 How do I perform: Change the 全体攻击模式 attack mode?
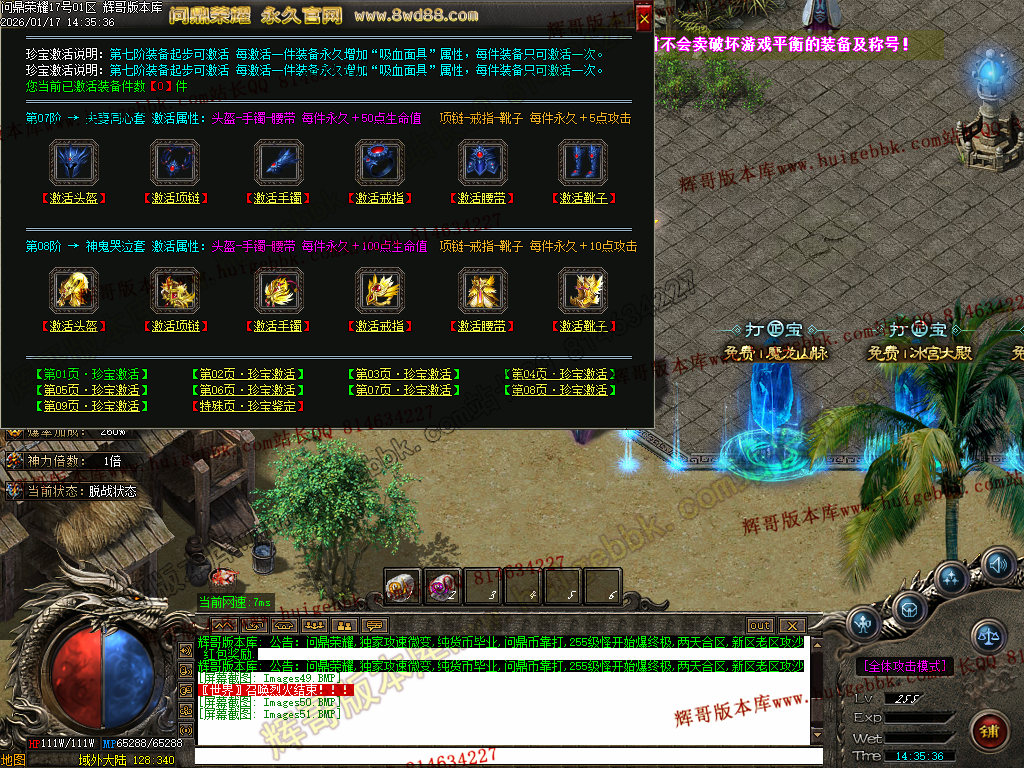[905, 665]
